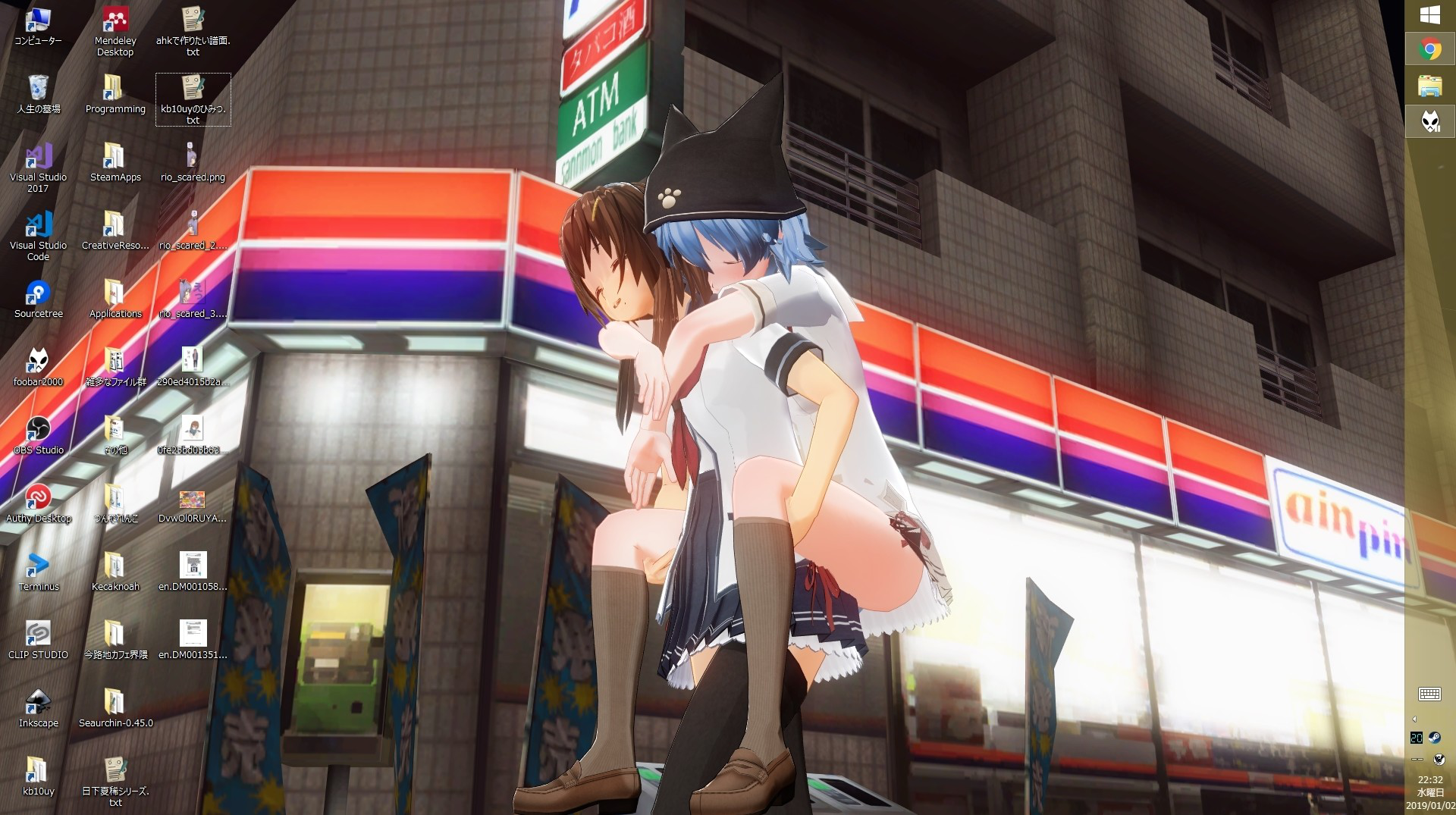Click the Windows Start button
This screenshot has width=1456, height=815.
point(1429,15)
